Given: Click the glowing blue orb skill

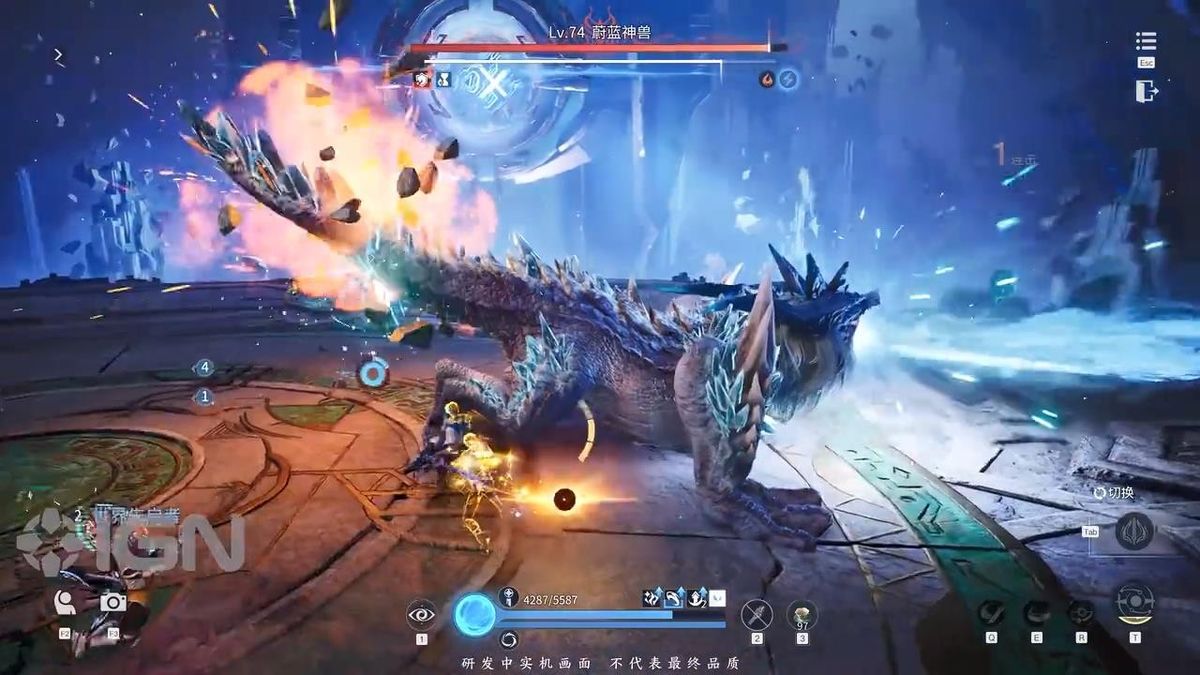Looking at the screenshot, I should pos(474,614).
